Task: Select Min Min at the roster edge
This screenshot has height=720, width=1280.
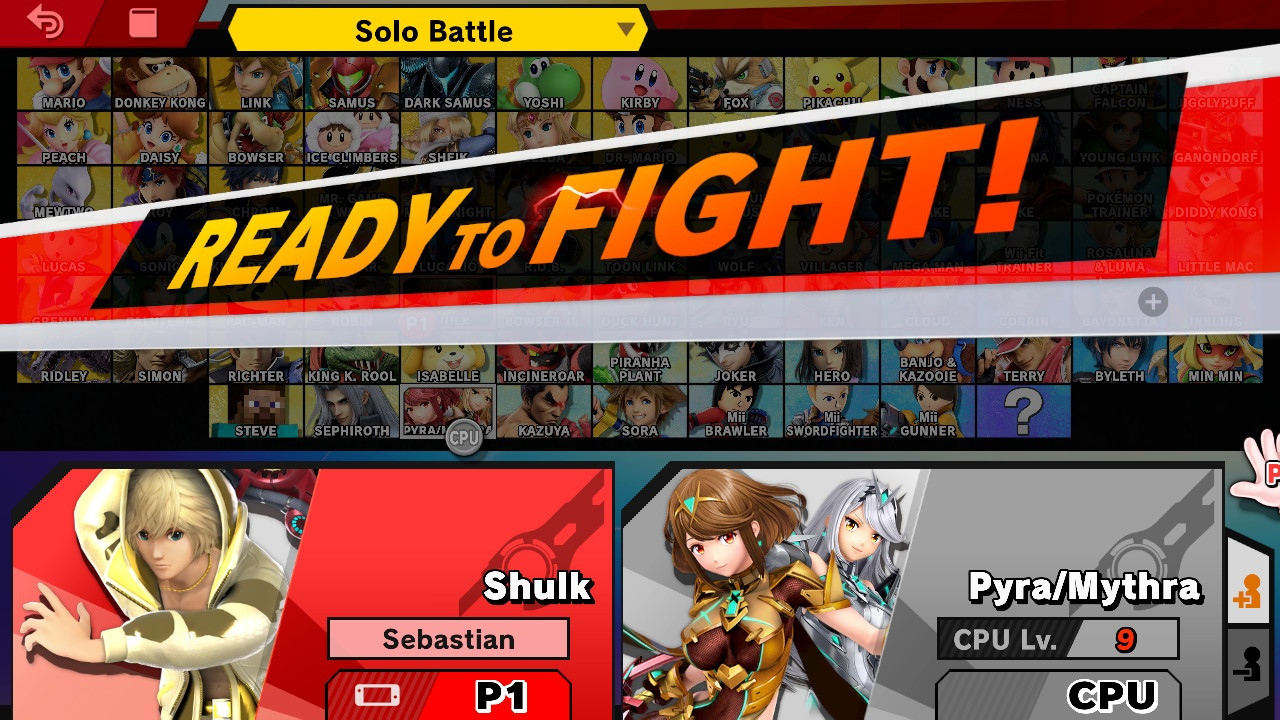Action: (x=1215, y=360)
